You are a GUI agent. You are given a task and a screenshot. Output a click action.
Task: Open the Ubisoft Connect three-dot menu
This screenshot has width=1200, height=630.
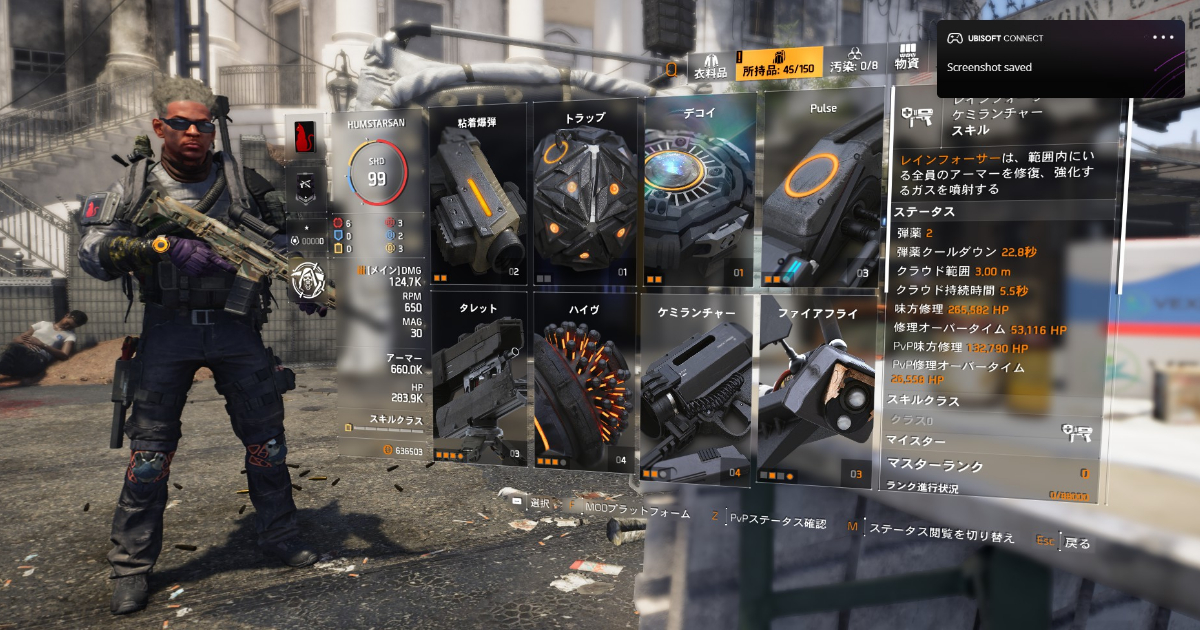coord(1163,38)
